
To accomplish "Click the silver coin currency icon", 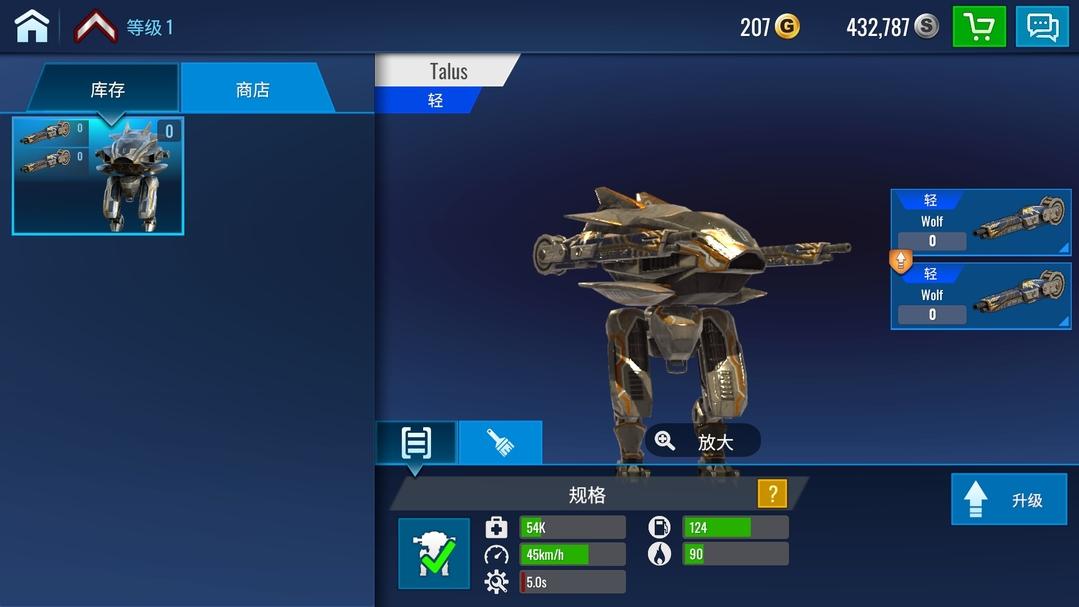I will (x=927, y=27).
